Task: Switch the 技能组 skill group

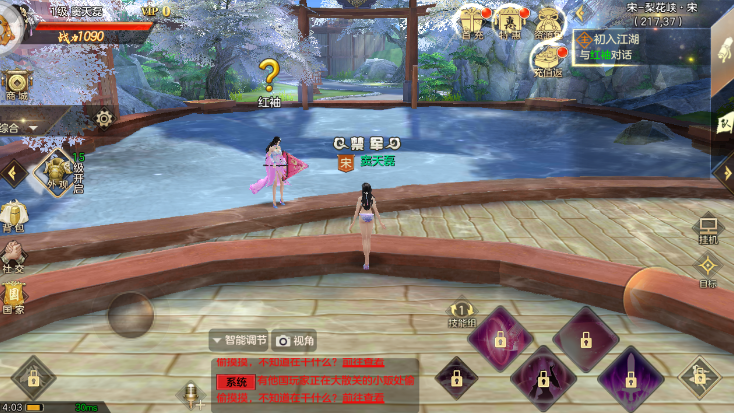Action: tap(461, 315)
